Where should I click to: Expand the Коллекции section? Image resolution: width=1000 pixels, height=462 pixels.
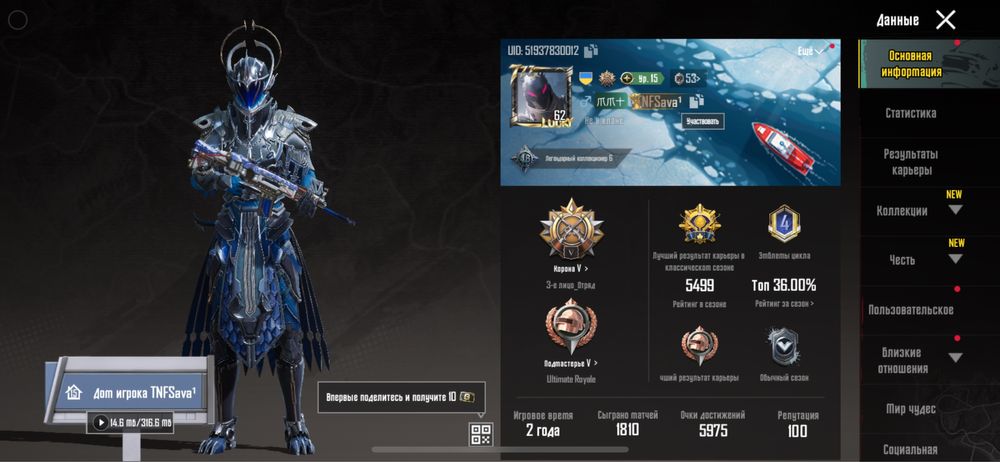(955, 210)
